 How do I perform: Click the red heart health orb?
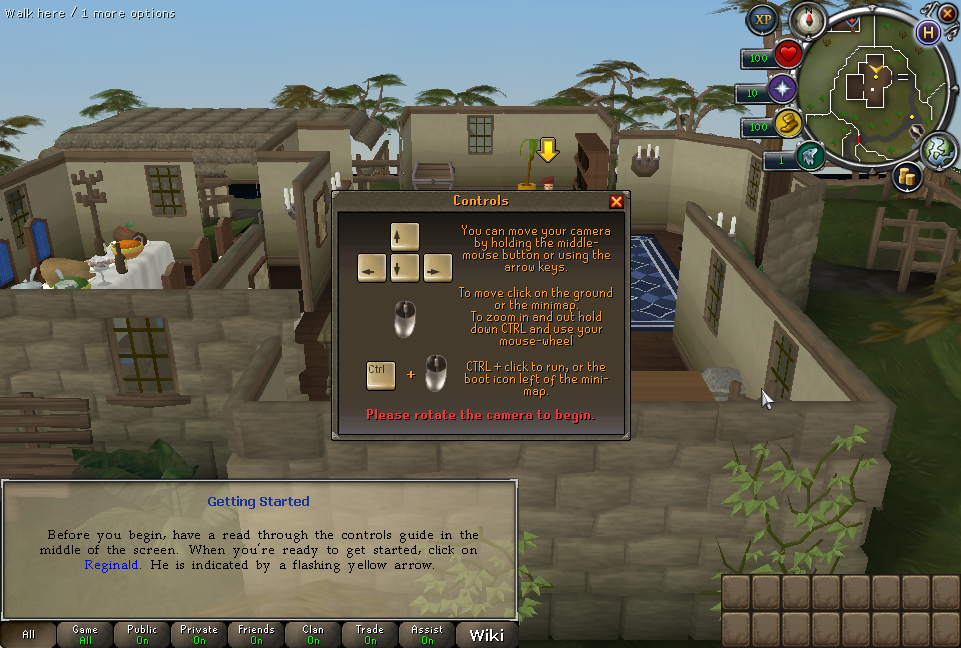[788, 55]
